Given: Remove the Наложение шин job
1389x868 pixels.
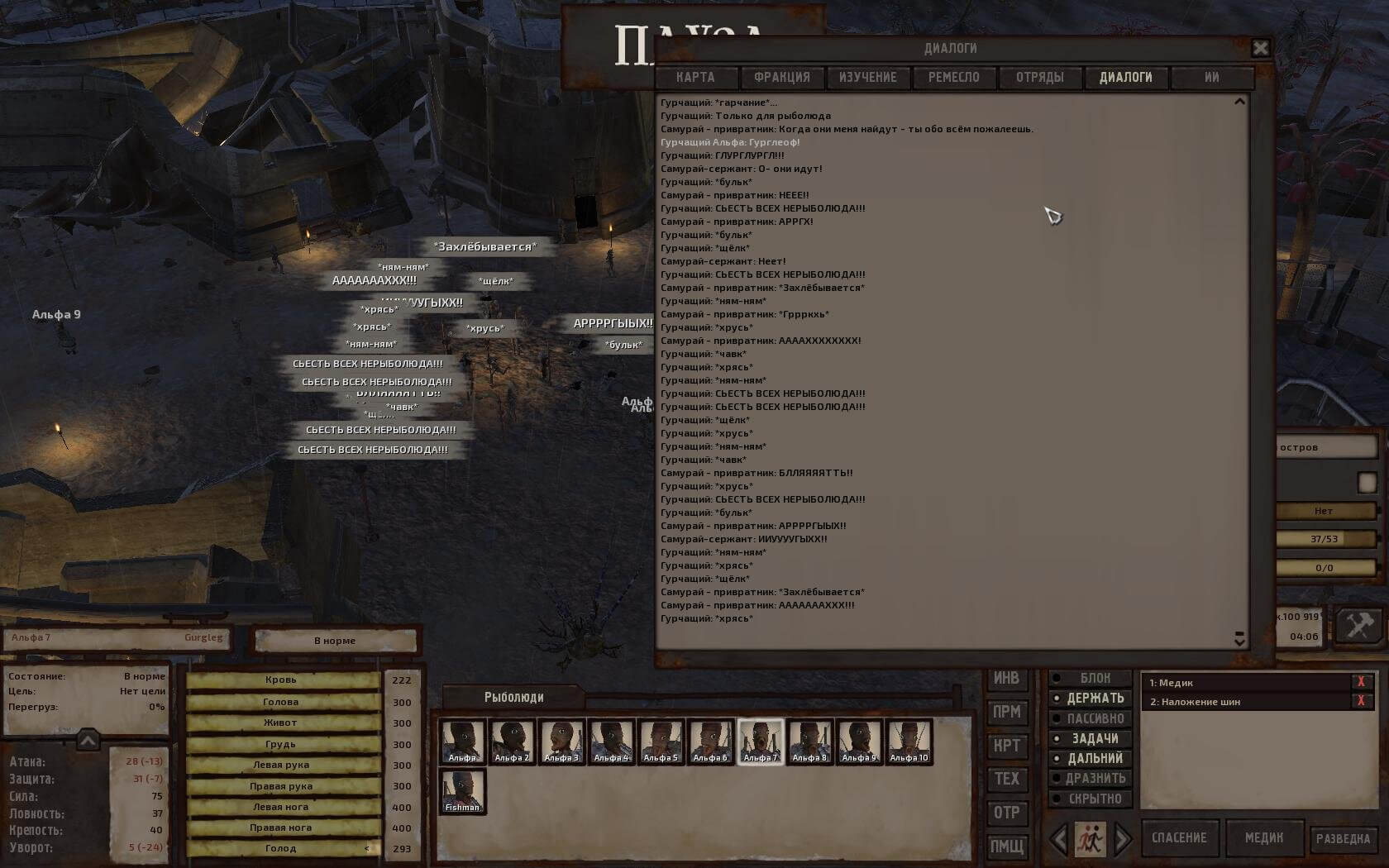Looking at the screenshot, I should point(1360,702).
